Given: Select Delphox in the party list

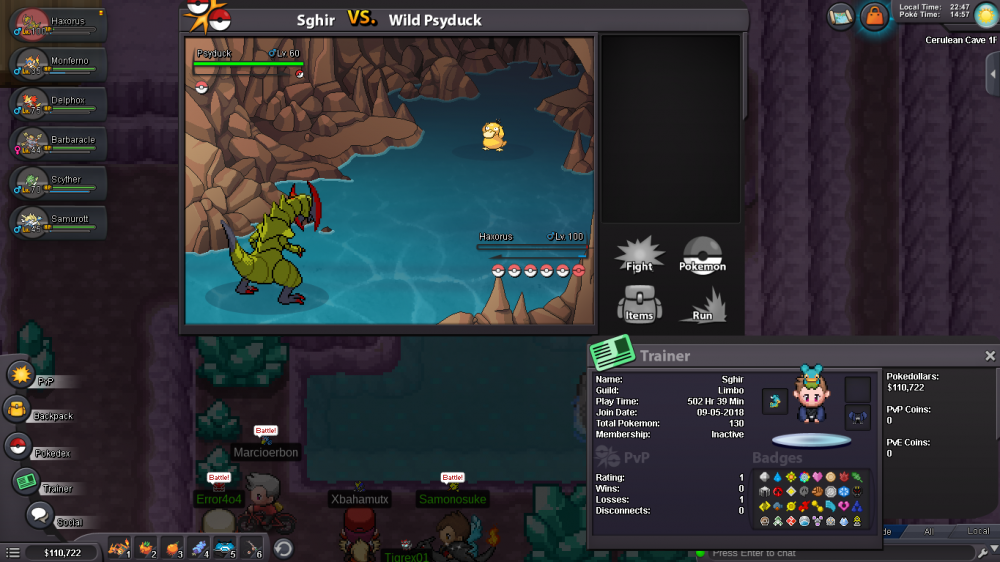Looking at the screenshot, I should pyautogui.click(x=58, y=103).
